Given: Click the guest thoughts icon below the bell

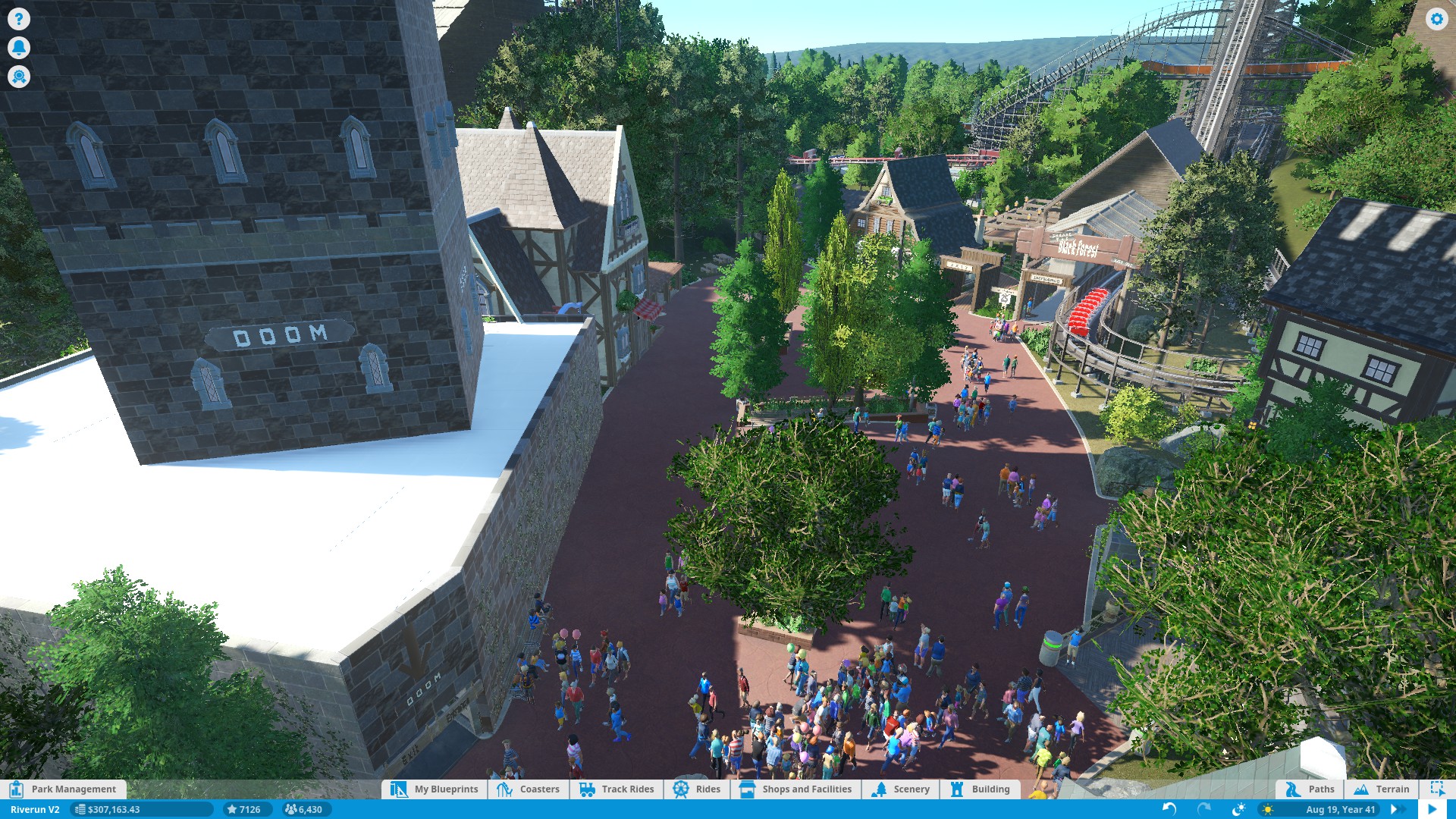Looking at the screenshot, I should [19, 77].
